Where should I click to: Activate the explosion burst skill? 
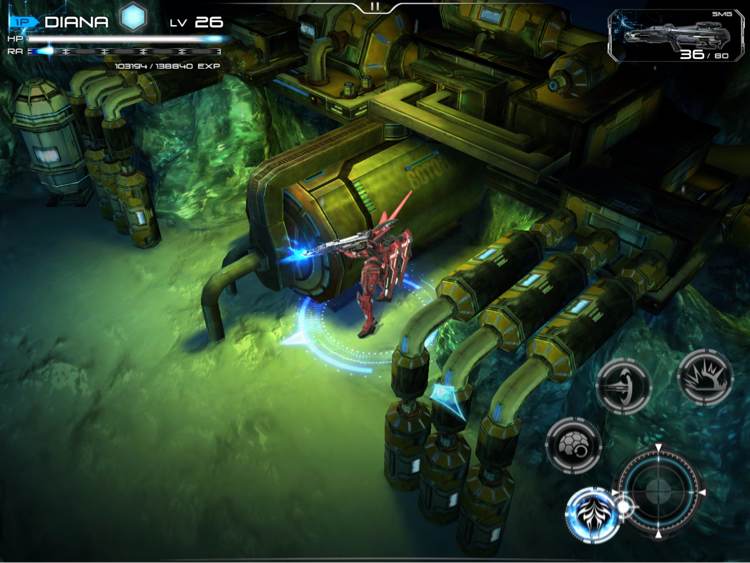[x=706, y=376]
